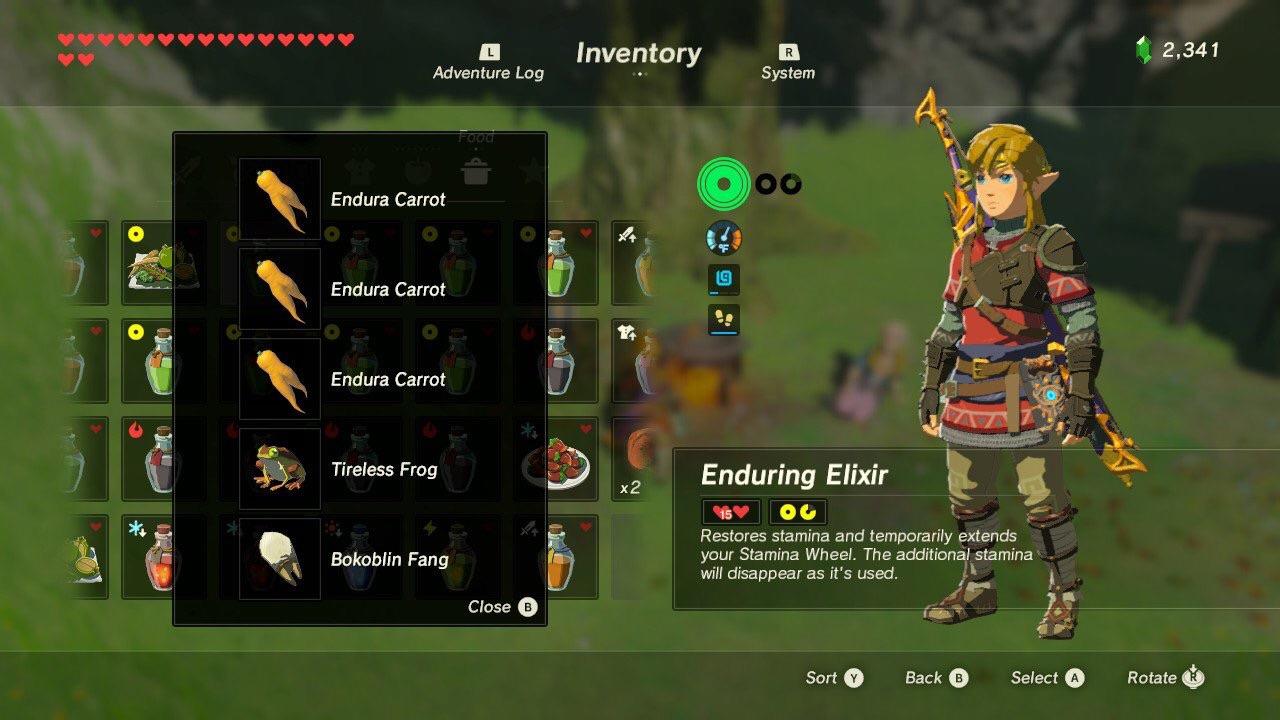Click the temperature gauge indicator

tap(723, 237)
